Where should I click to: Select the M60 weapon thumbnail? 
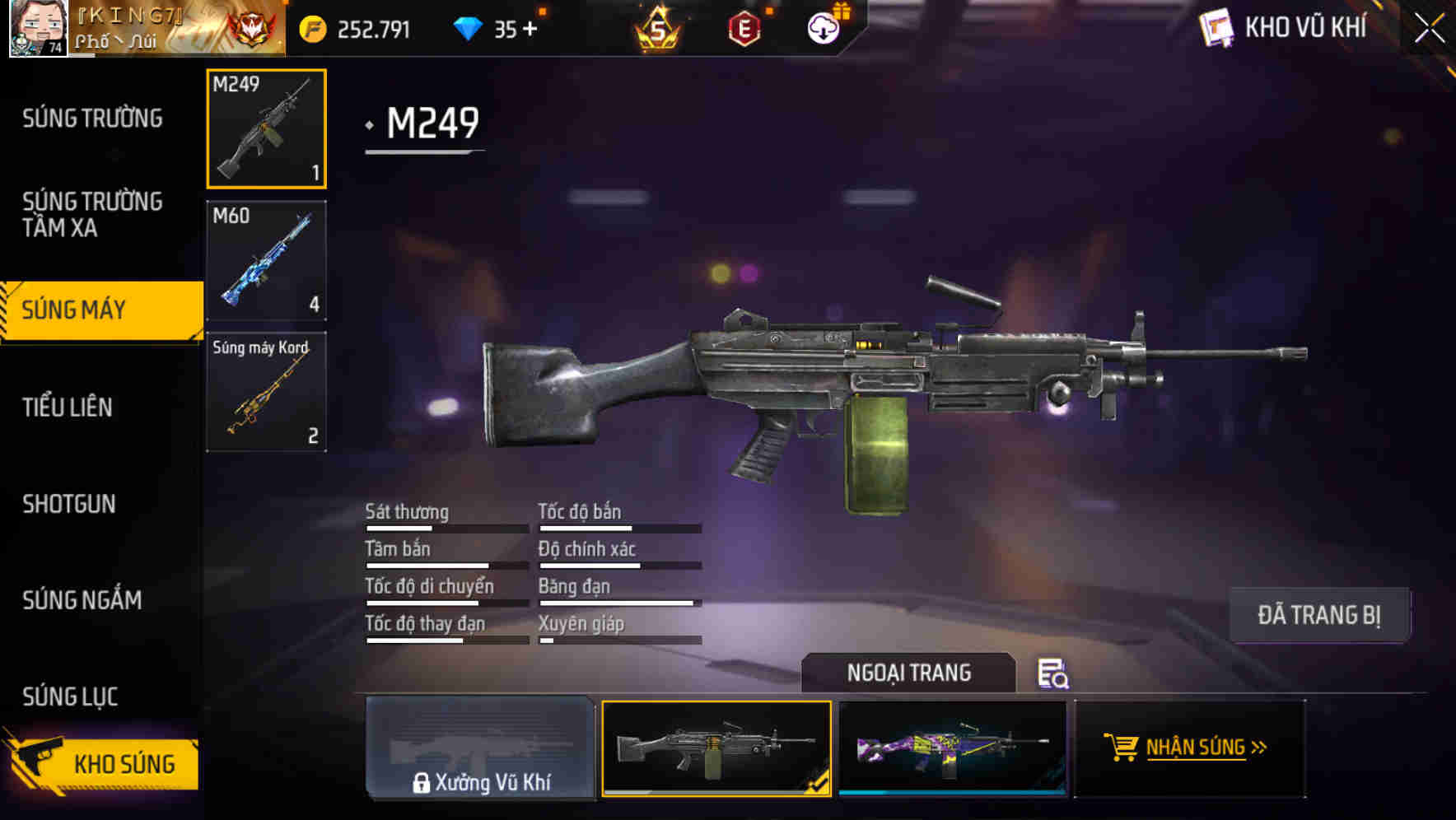[x=265, y=259]
